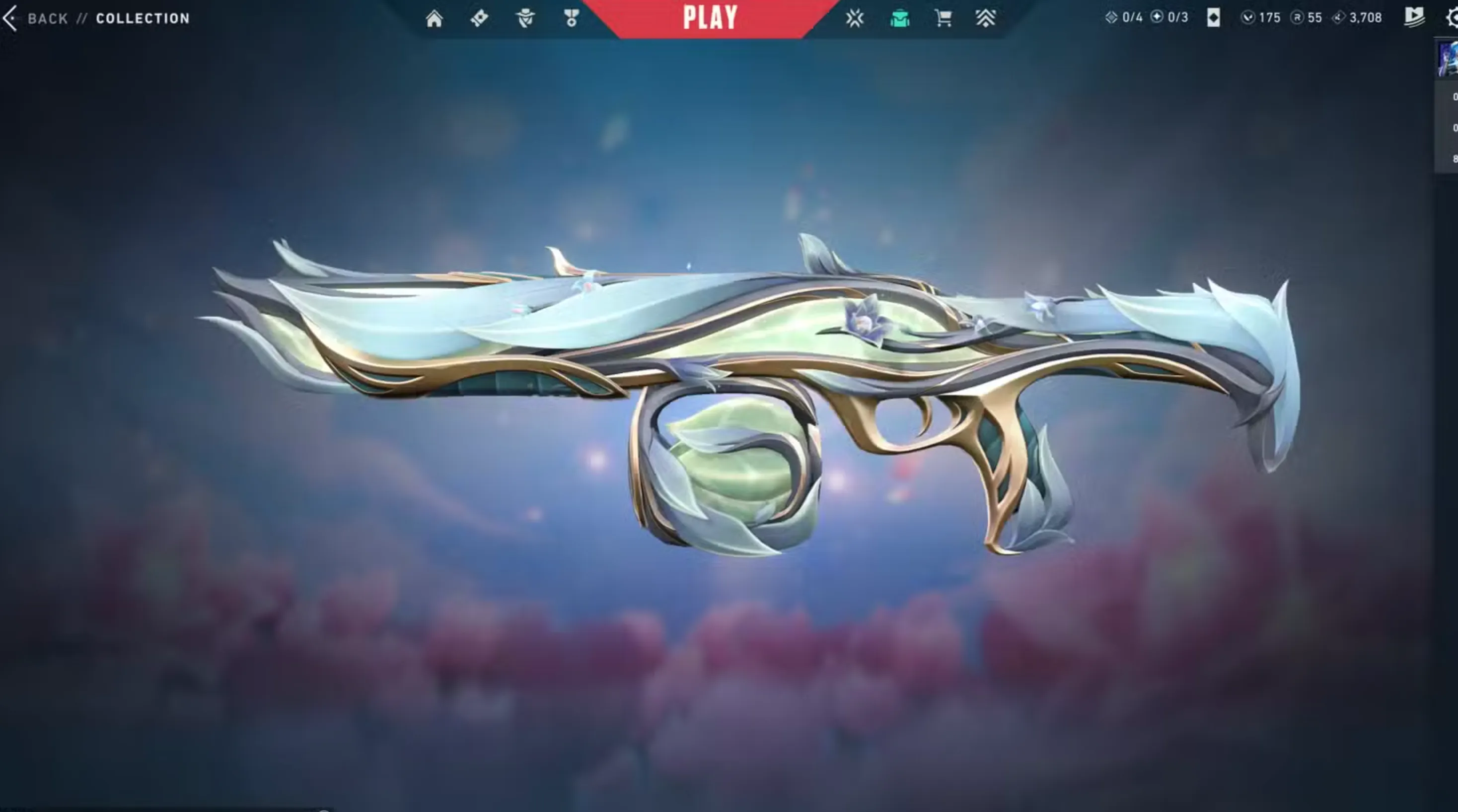Click the Valorant Points balance

(1262, 18)
